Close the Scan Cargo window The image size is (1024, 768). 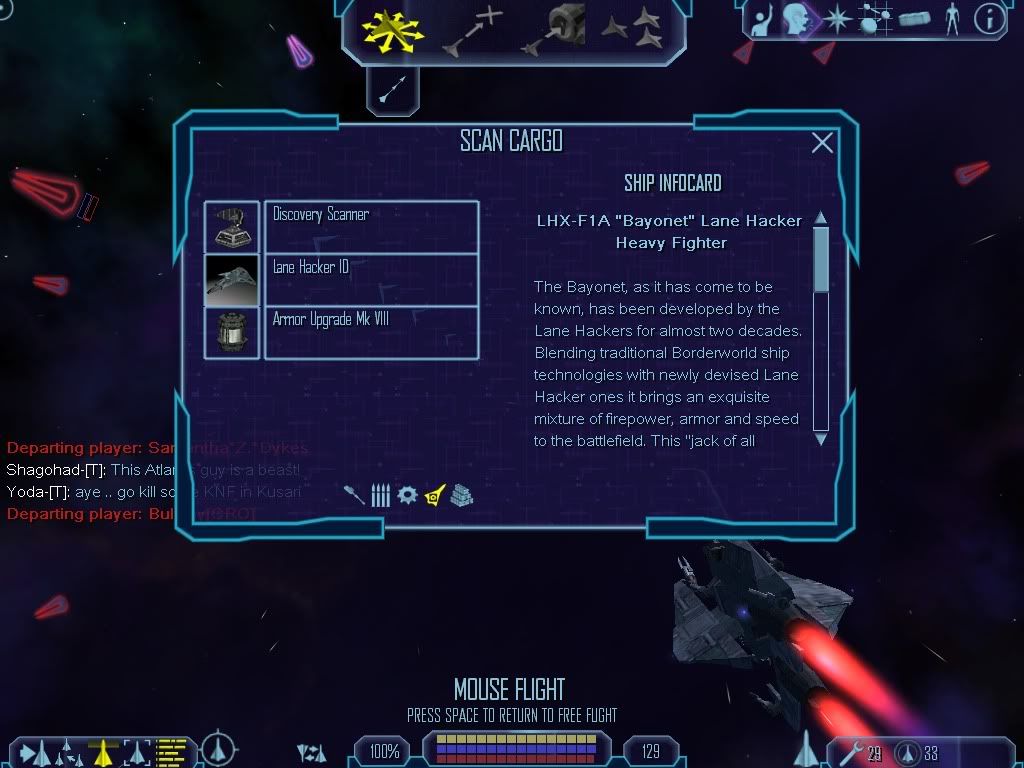822,143
